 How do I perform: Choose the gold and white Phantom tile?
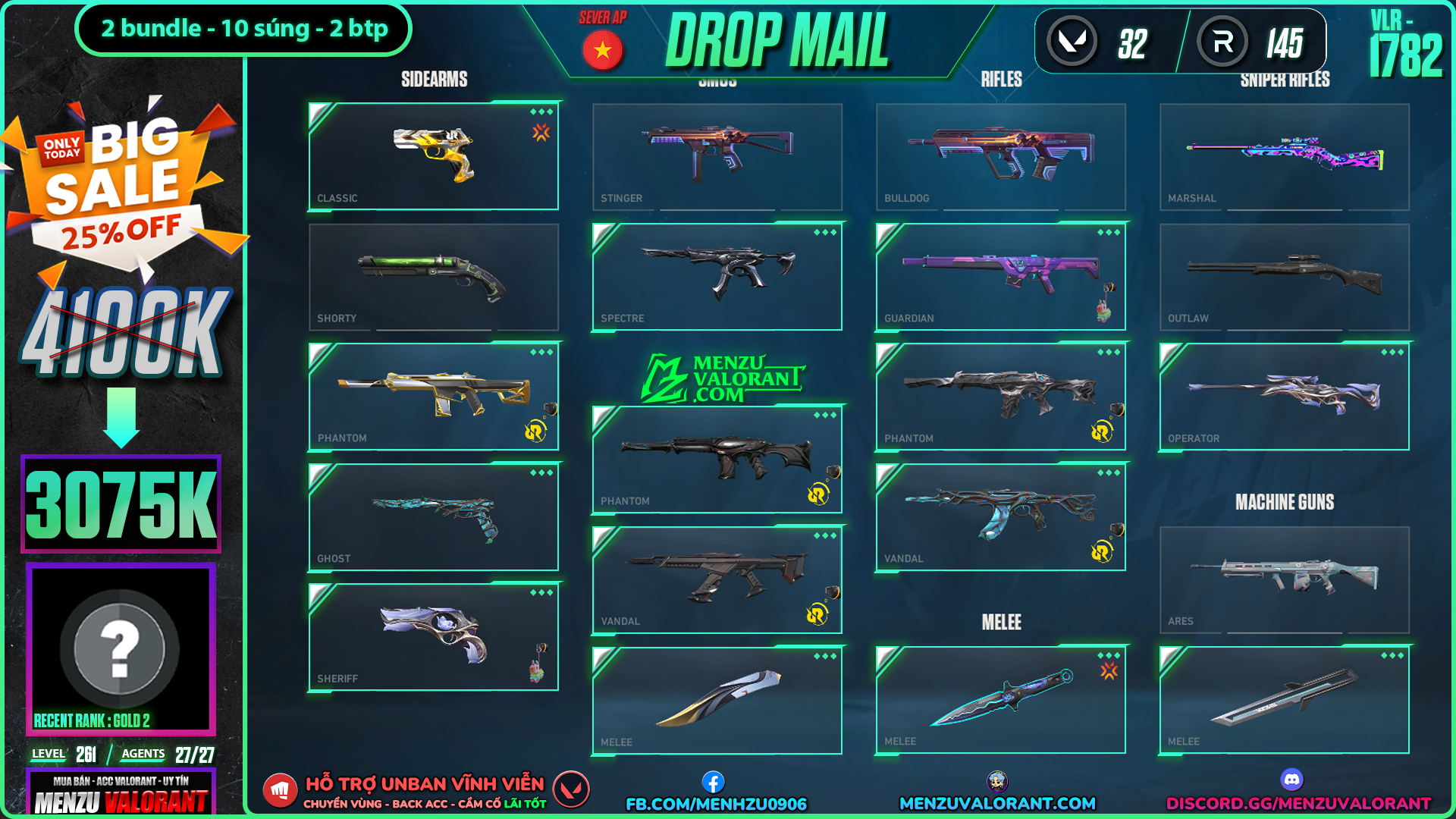point(434,397)
